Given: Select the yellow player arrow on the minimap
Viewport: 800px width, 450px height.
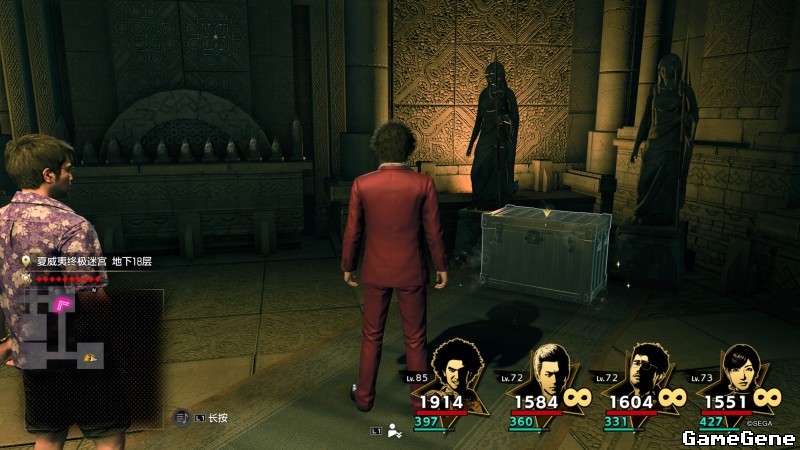Looking at the screenshot, I should 90,357.
